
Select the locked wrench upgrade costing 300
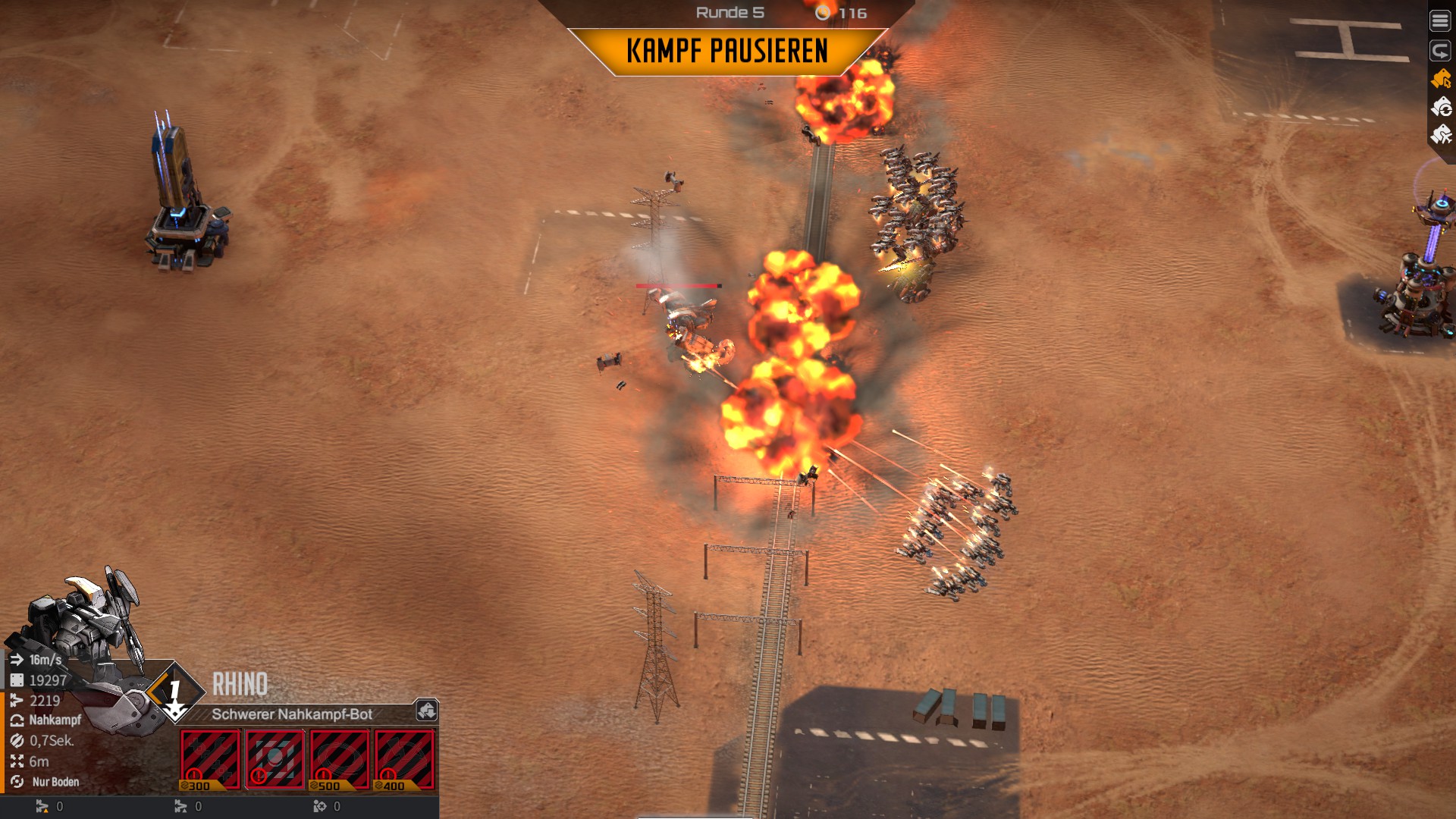(210, 759)
